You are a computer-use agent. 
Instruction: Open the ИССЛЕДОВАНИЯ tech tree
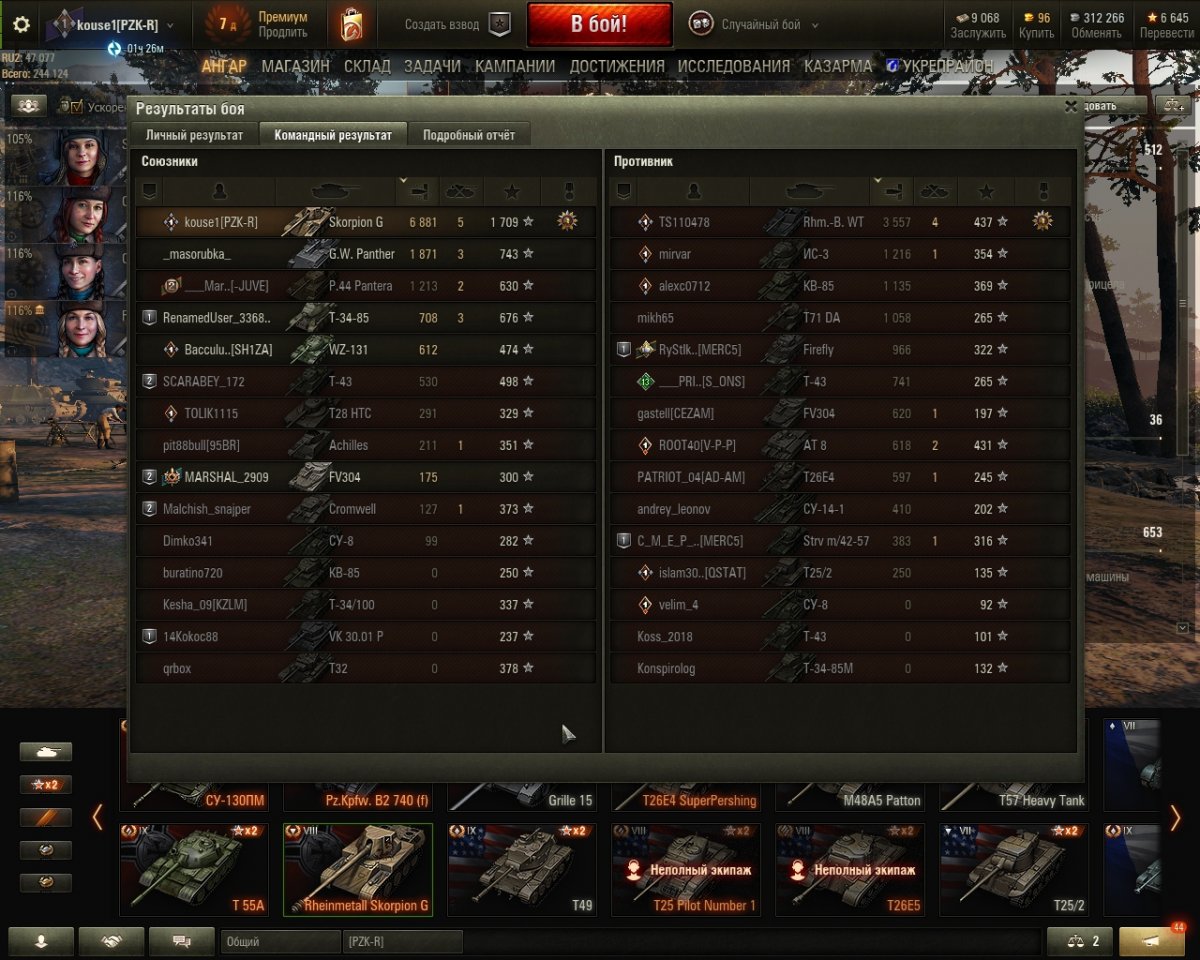pos(733,66)
